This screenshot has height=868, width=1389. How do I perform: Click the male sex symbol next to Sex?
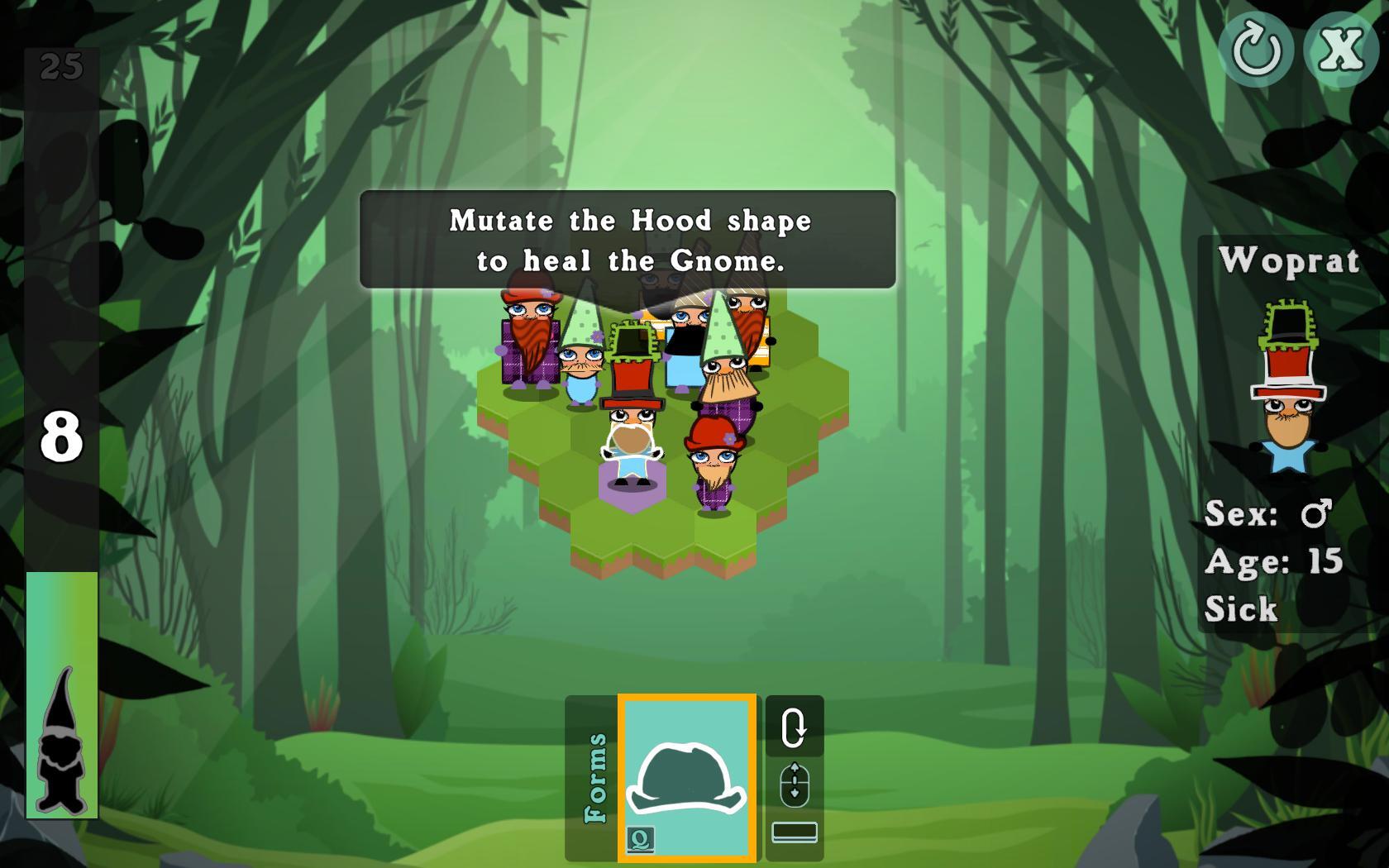1317,513
